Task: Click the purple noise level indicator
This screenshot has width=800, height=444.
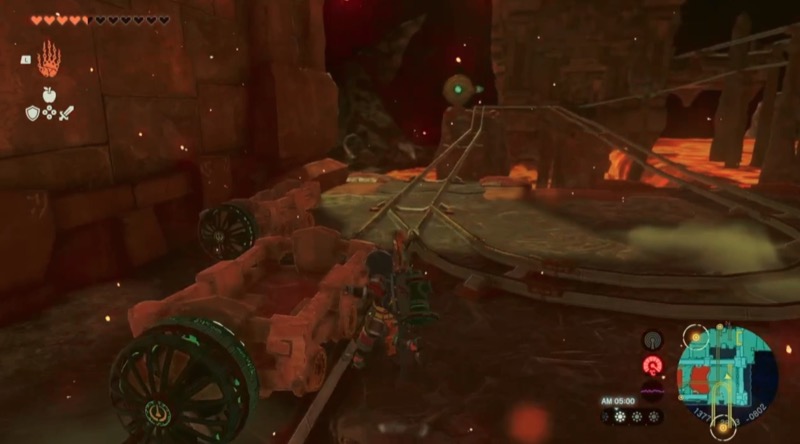Action: point(653,391)
